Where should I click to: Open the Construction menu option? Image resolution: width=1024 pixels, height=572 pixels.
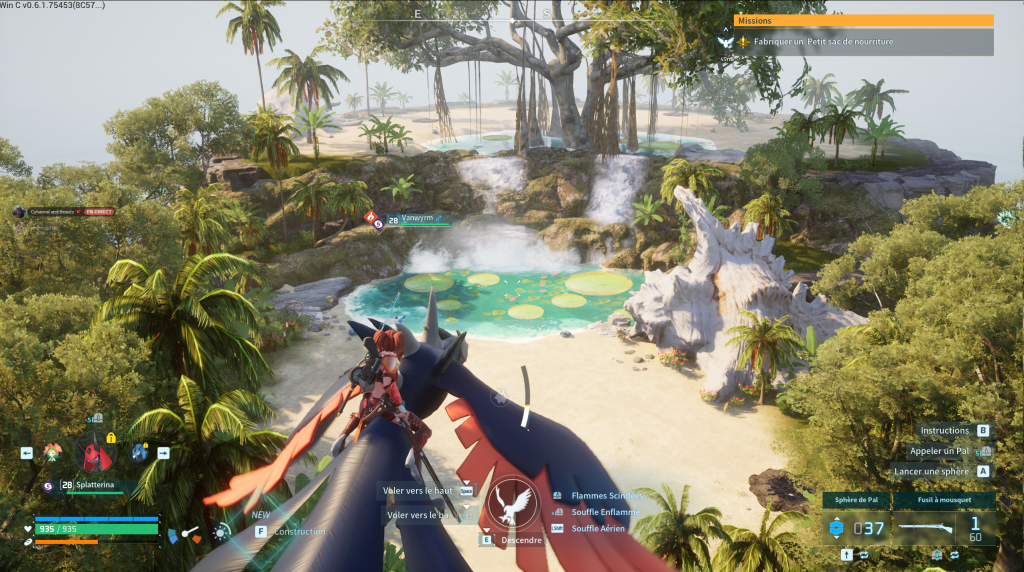[297, 531]
